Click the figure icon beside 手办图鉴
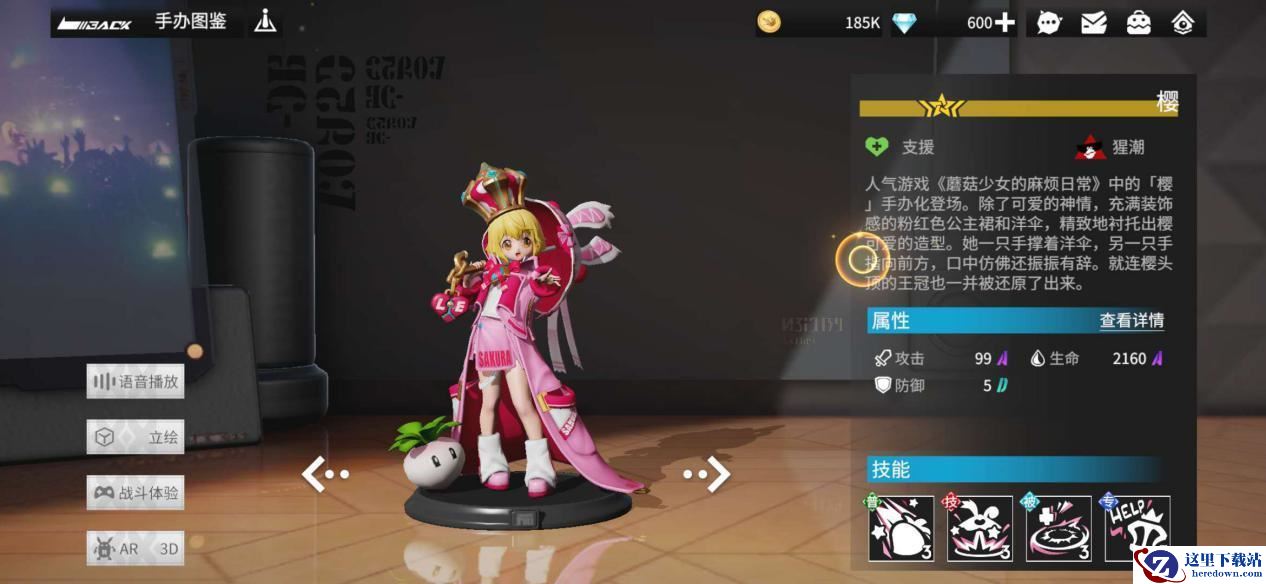The height and width of the screenshot is (584, 1266). tap(265, 21)
